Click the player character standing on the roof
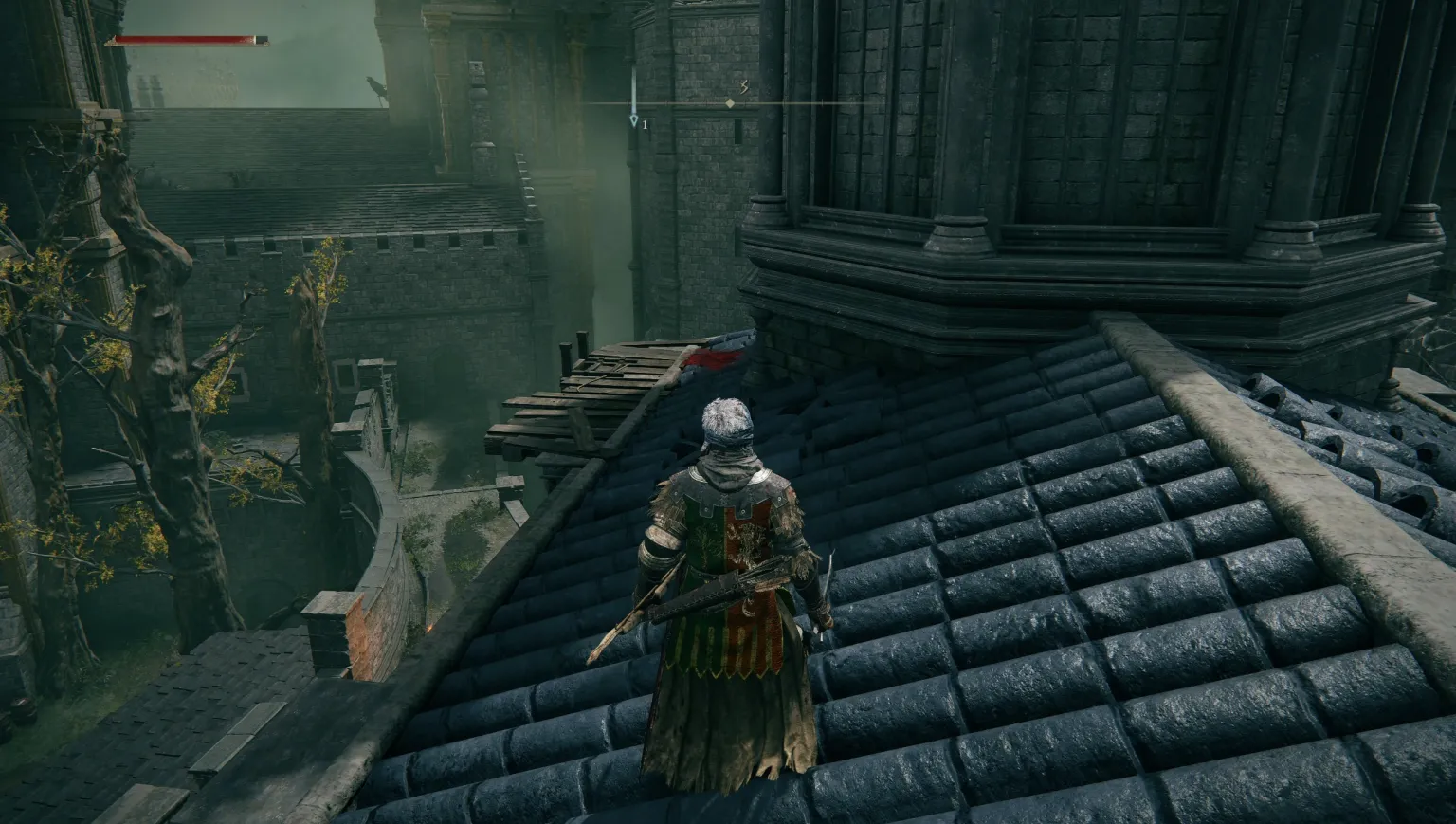The width and height of the screenshot is (1456, 824). pos(730,569)
